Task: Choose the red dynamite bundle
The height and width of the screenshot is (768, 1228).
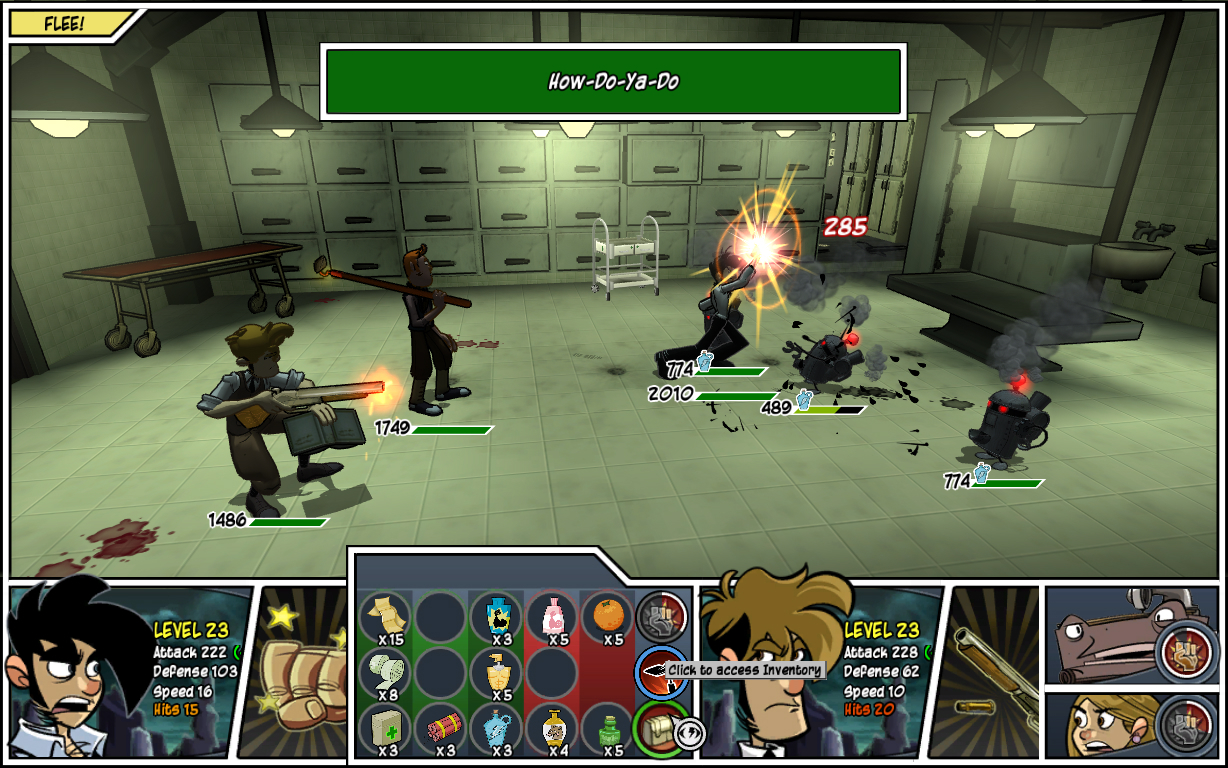Action: tap(441, 727)
